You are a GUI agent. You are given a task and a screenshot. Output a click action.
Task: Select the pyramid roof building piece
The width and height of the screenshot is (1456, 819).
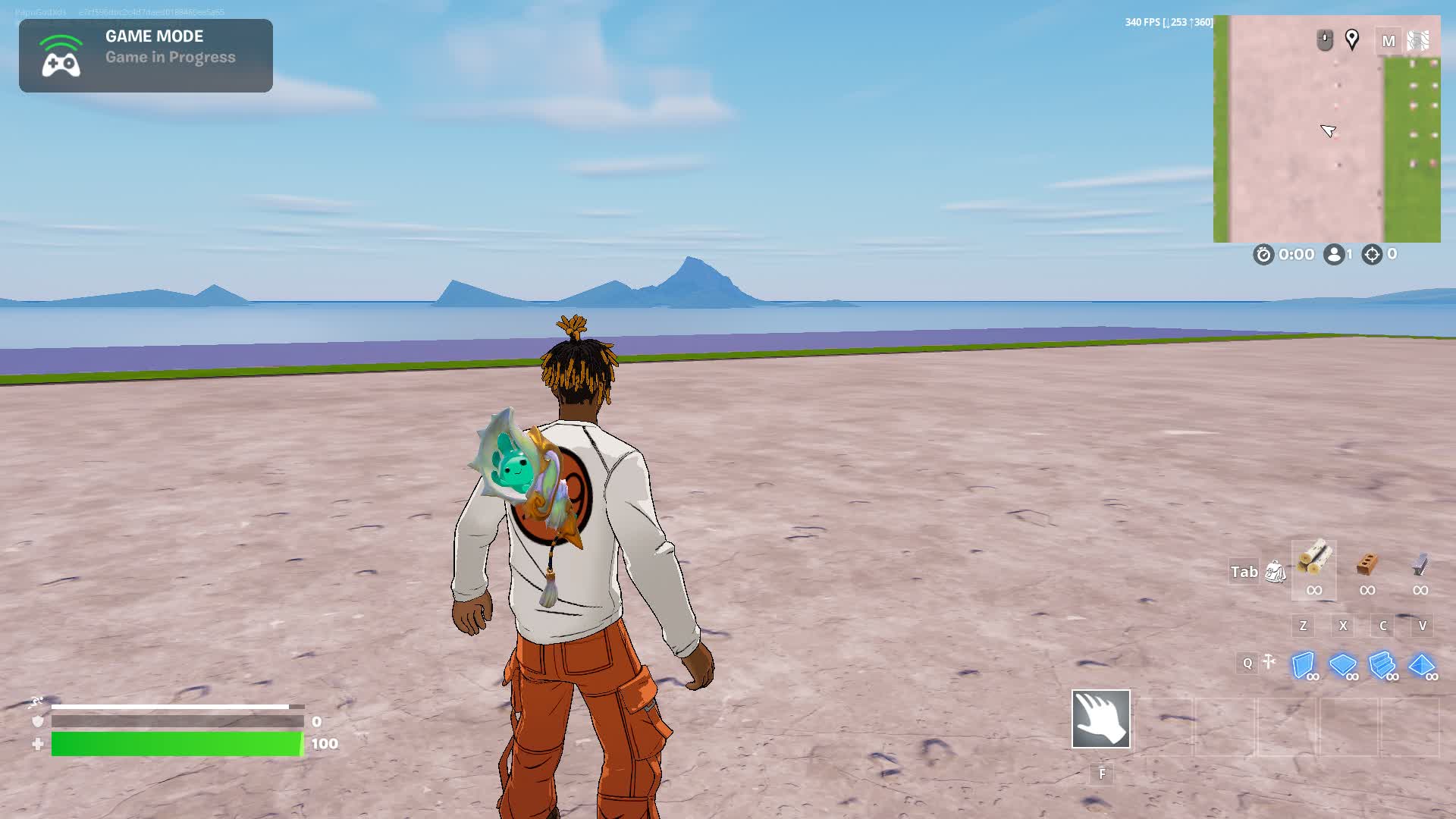click(1421, 665)
